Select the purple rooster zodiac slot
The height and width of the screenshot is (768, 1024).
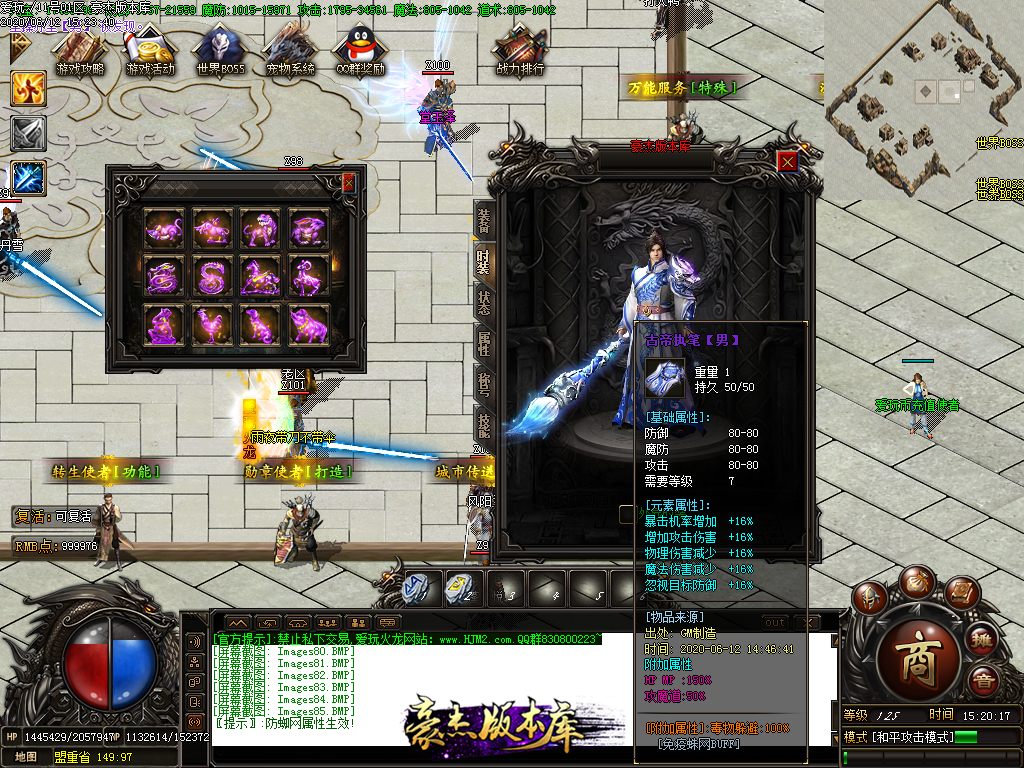(x=212, y=325)
